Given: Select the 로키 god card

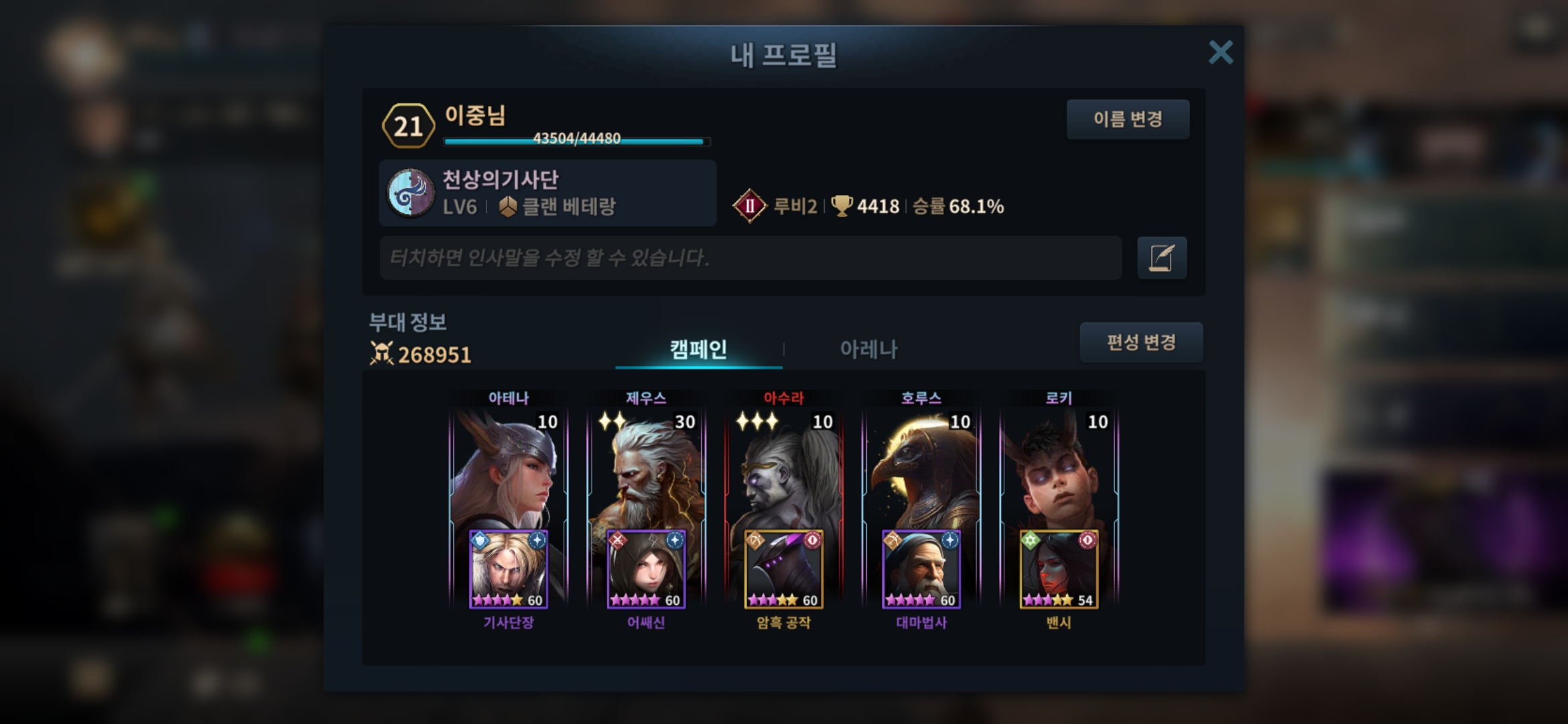Looking at the screenshot, I should click(x=1059, y=469).
